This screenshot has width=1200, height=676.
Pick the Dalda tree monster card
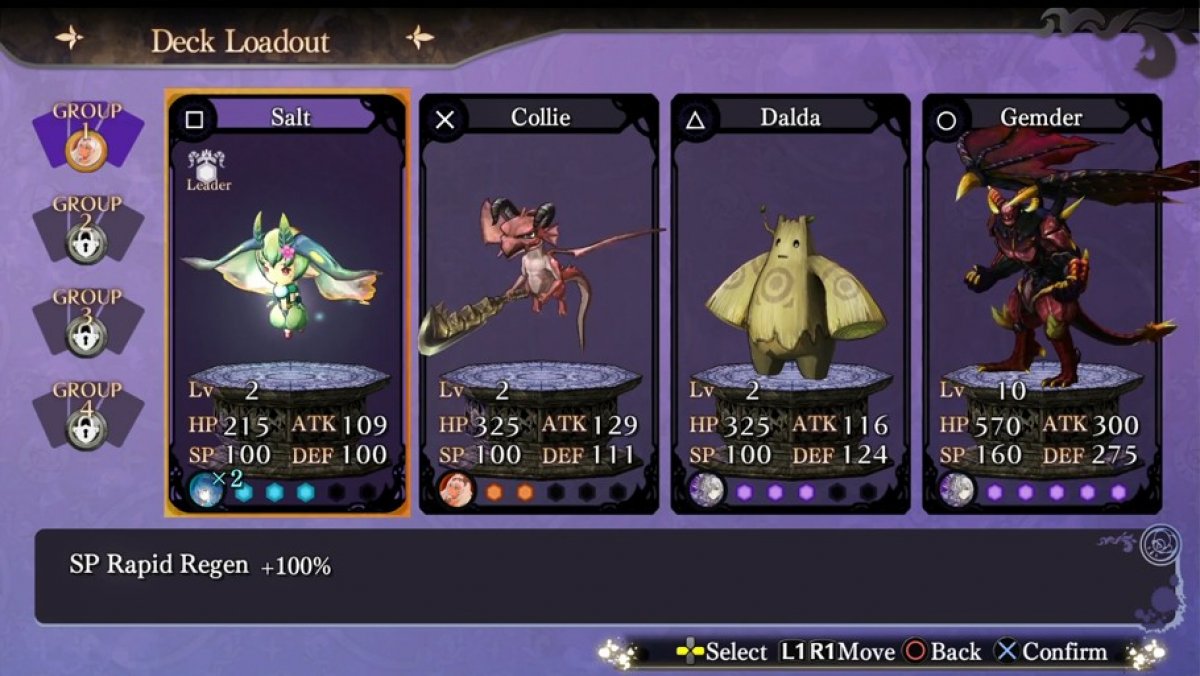790,300
